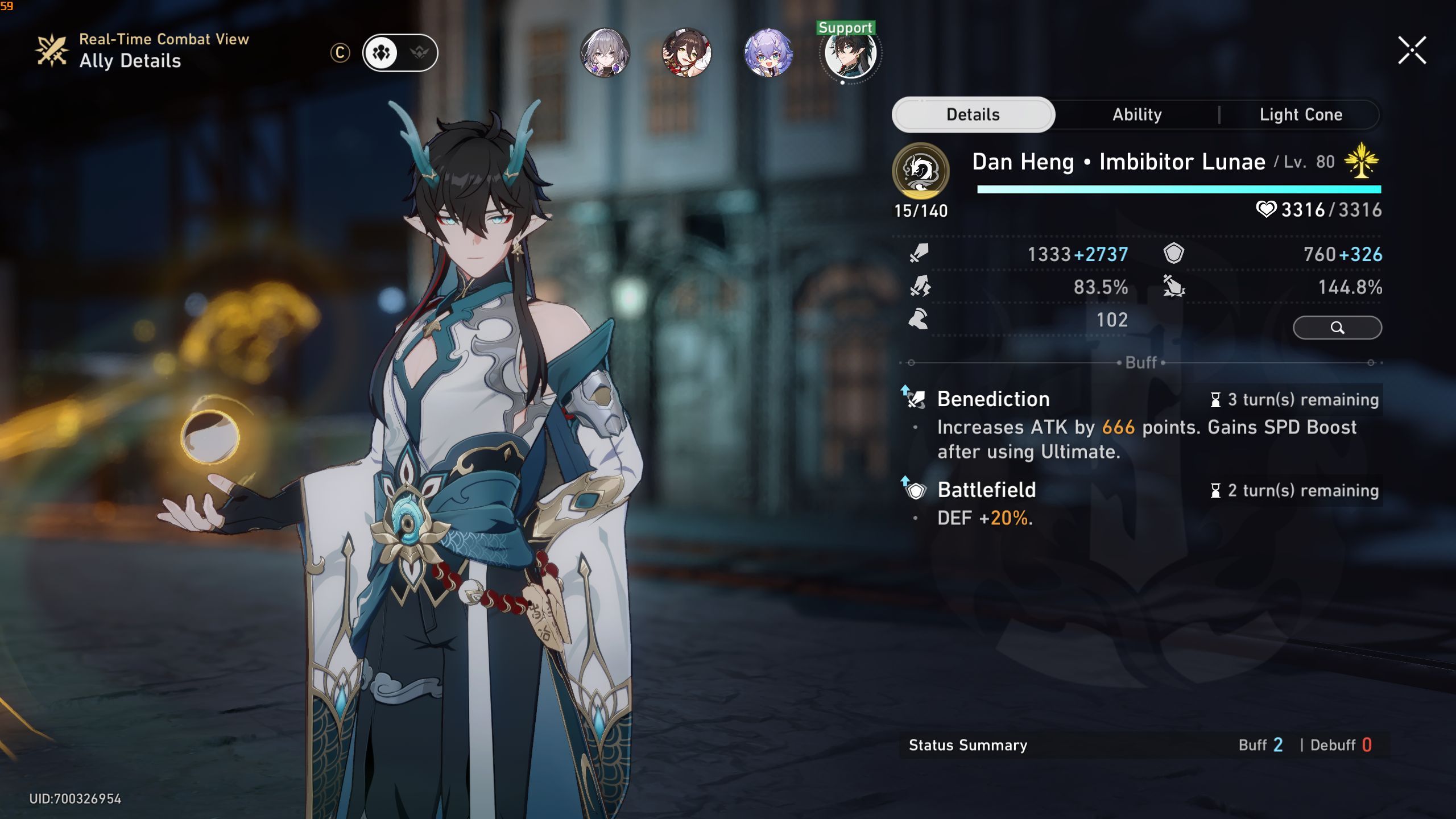
Task: Switch to the Ability tab
Action: 1137,115
